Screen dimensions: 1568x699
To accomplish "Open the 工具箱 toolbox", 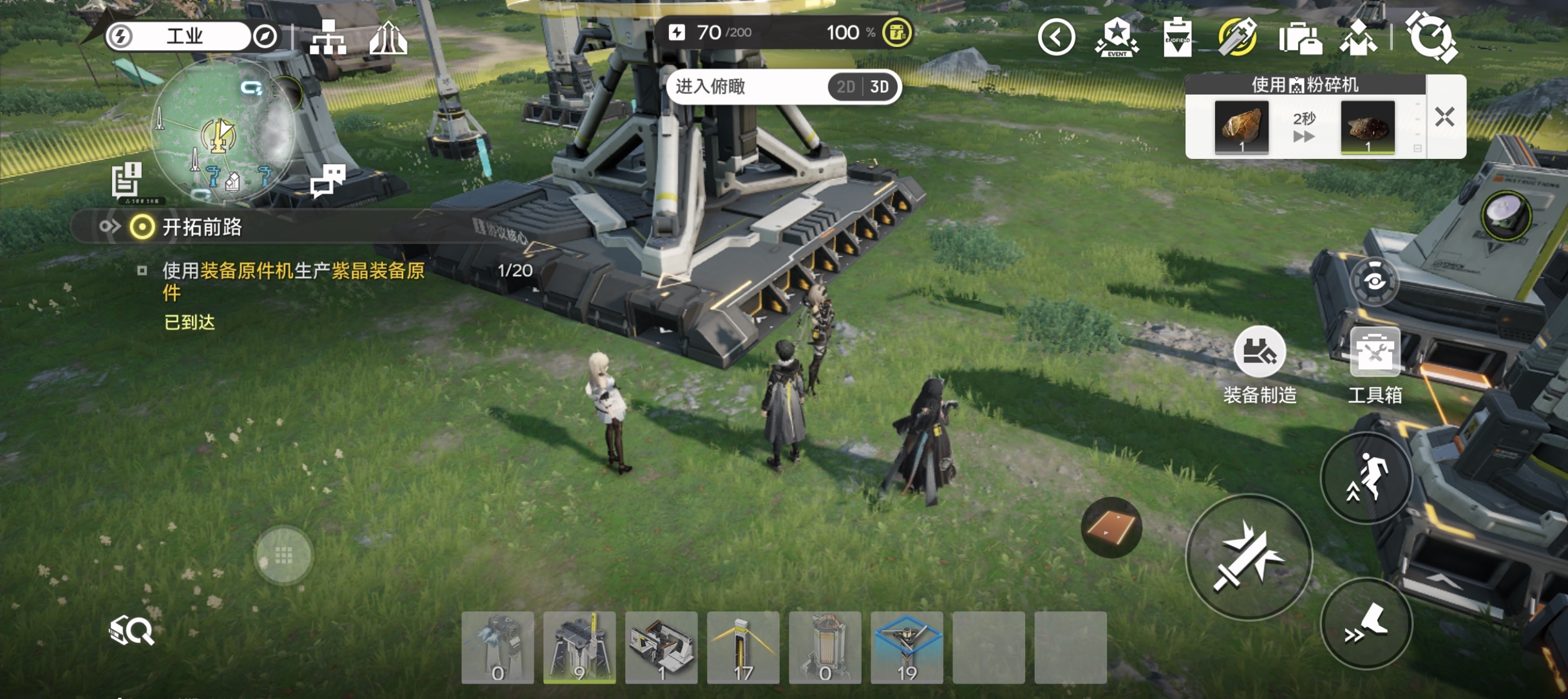I will coord(1374,352).
